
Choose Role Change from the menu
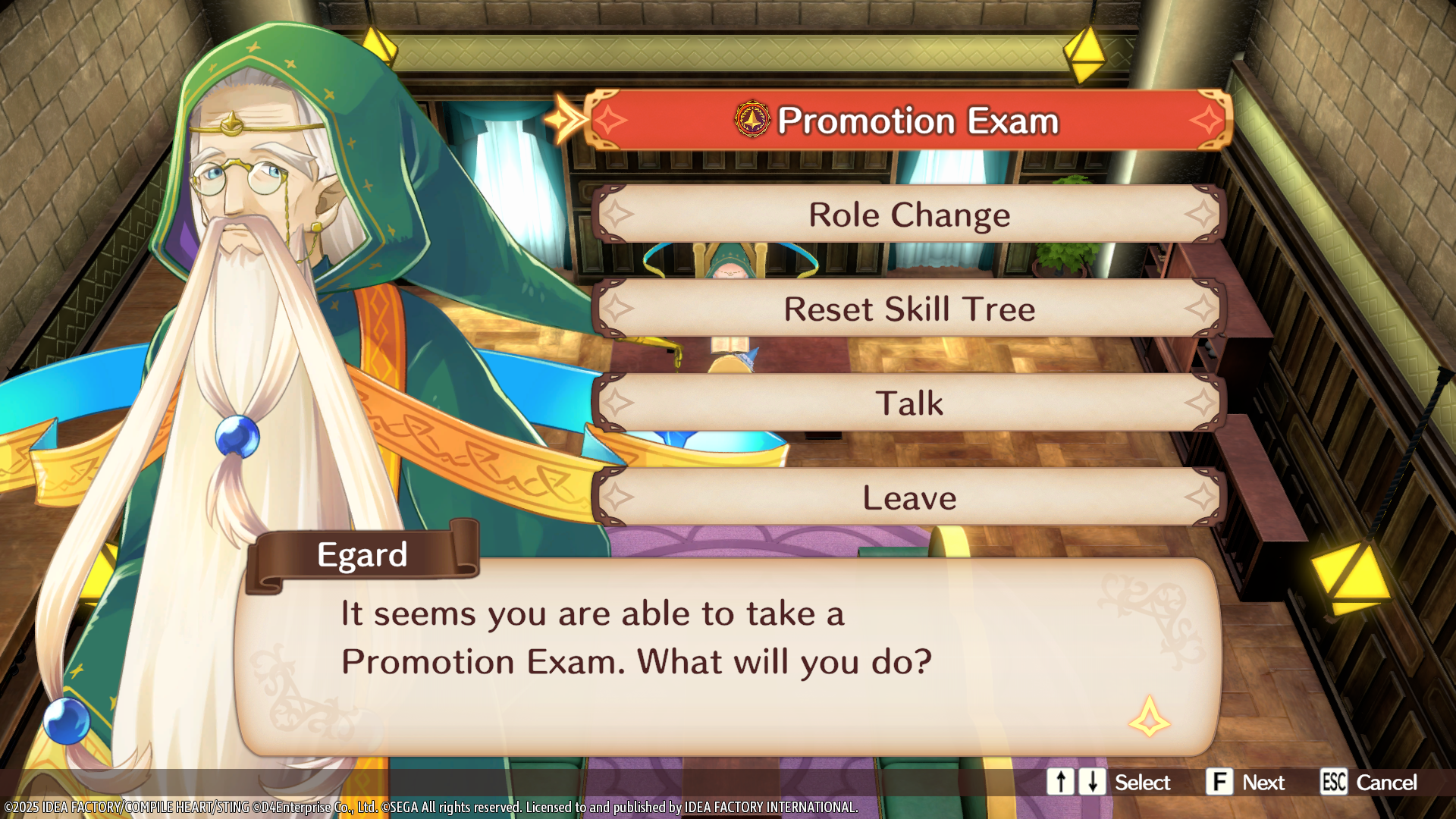coord(908,215)
